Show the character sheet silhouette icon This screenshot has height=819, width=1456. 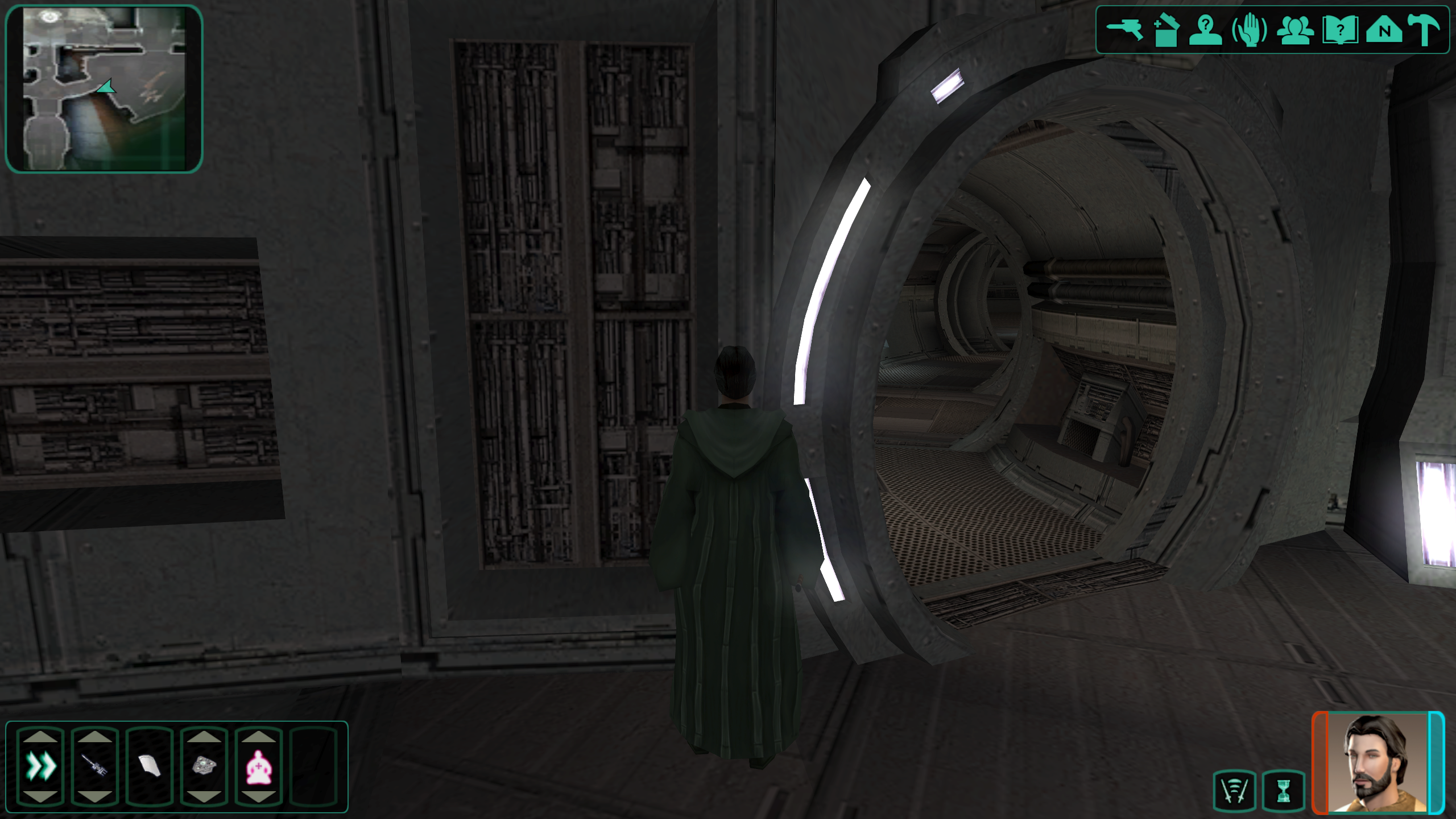point(1206,30)
